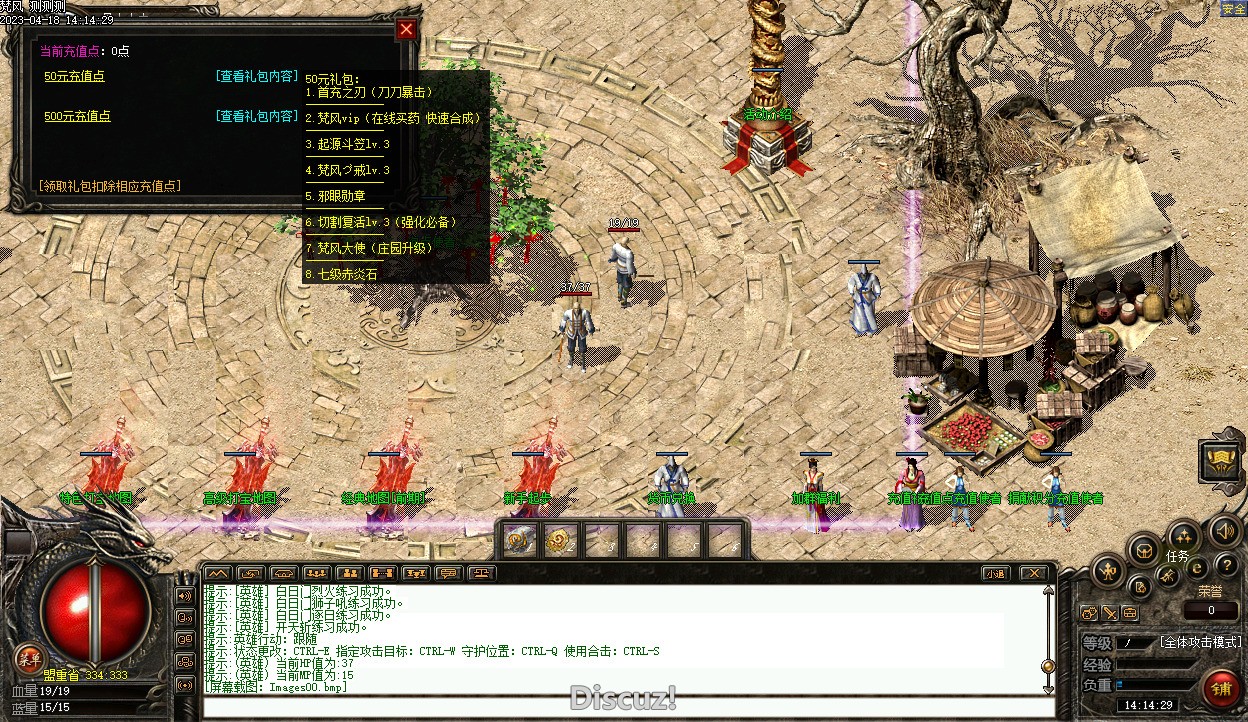Close the recharge gift dialog
This screenshot has width=1248, height=722.
pos(405,30)
